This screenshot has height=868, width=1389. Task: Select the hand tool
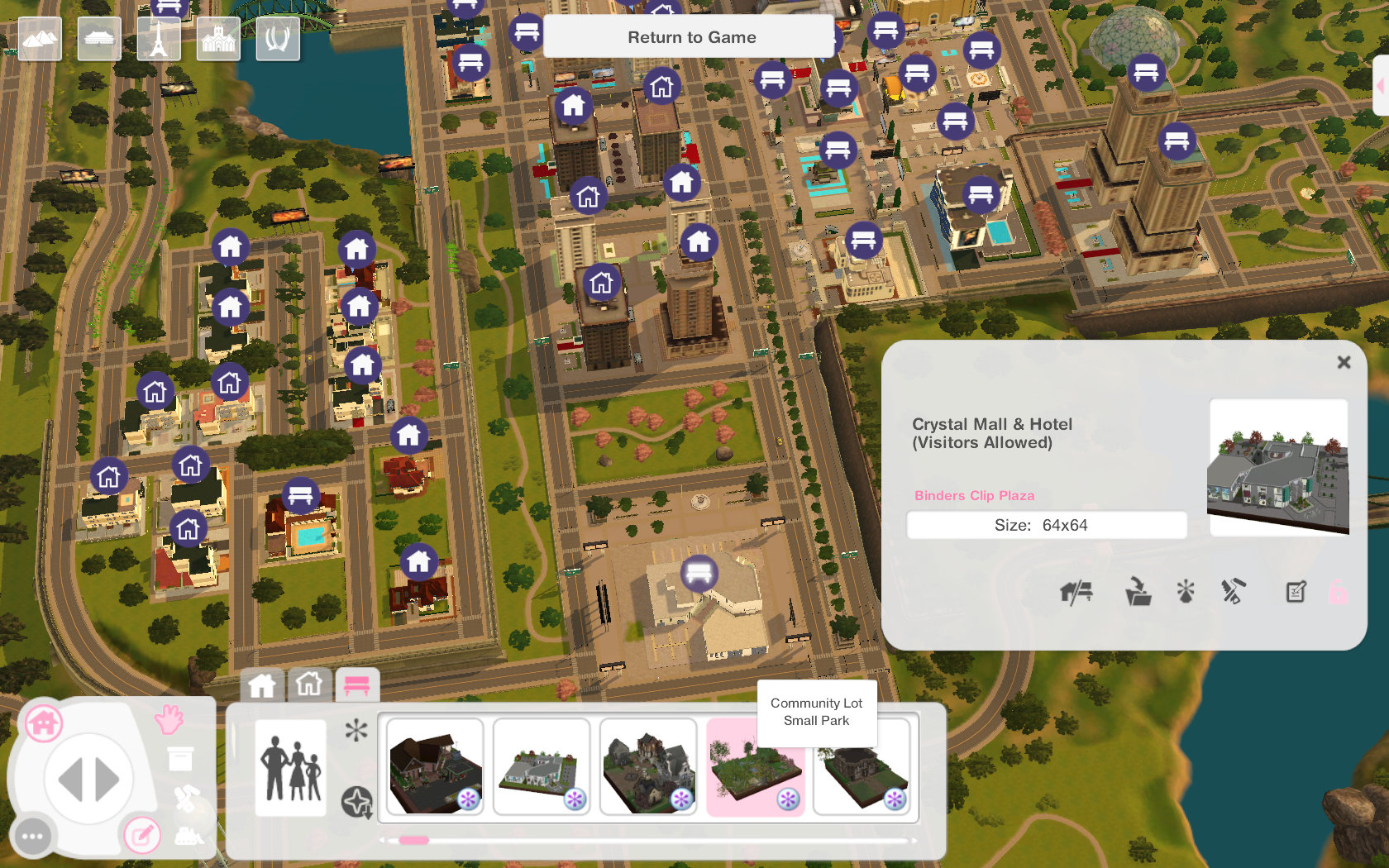[169, 720]
